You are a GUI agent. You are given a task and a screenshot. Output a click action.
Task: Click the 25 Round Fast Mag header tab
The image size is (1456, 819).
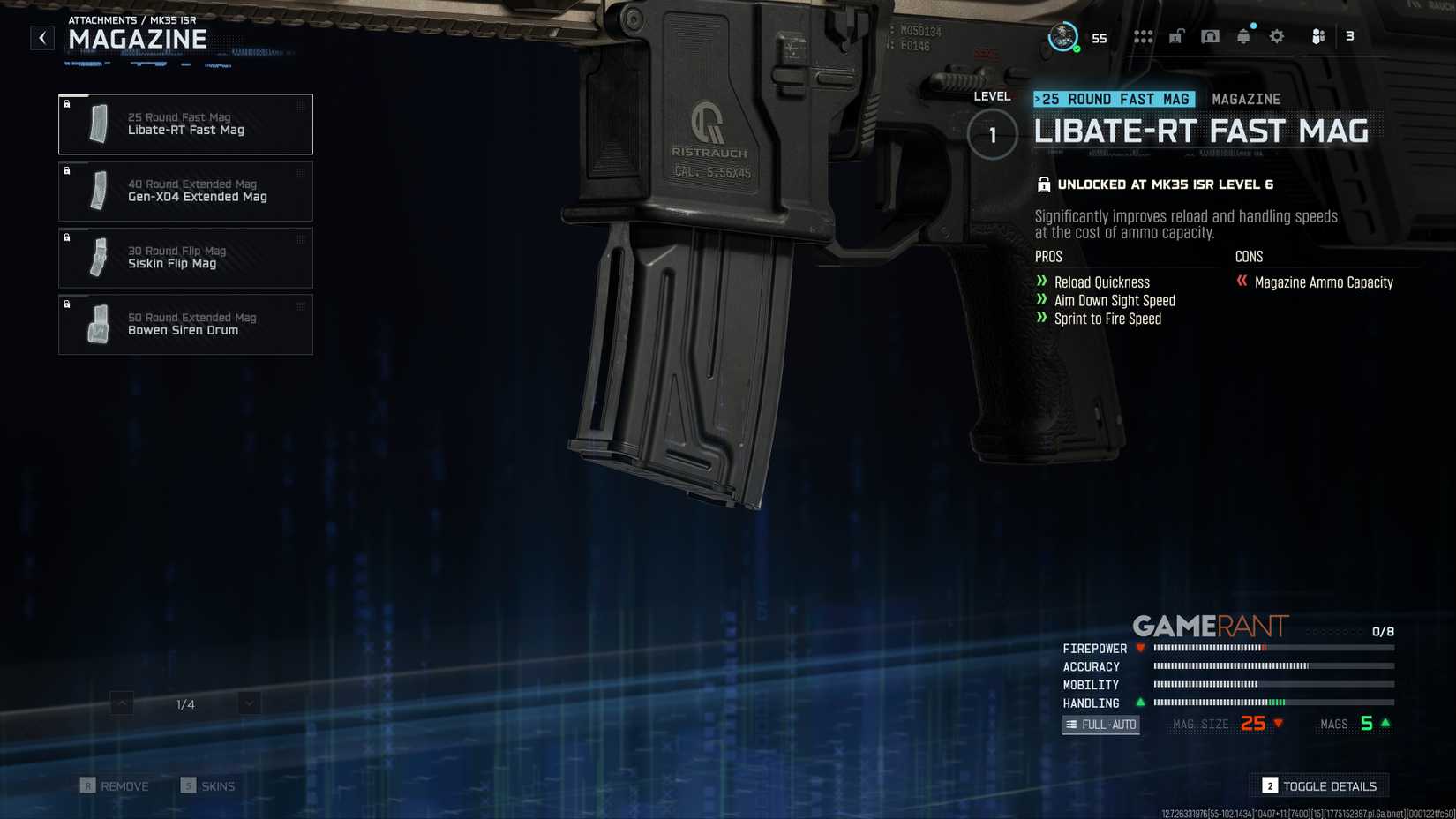[x=1114, y=99]
